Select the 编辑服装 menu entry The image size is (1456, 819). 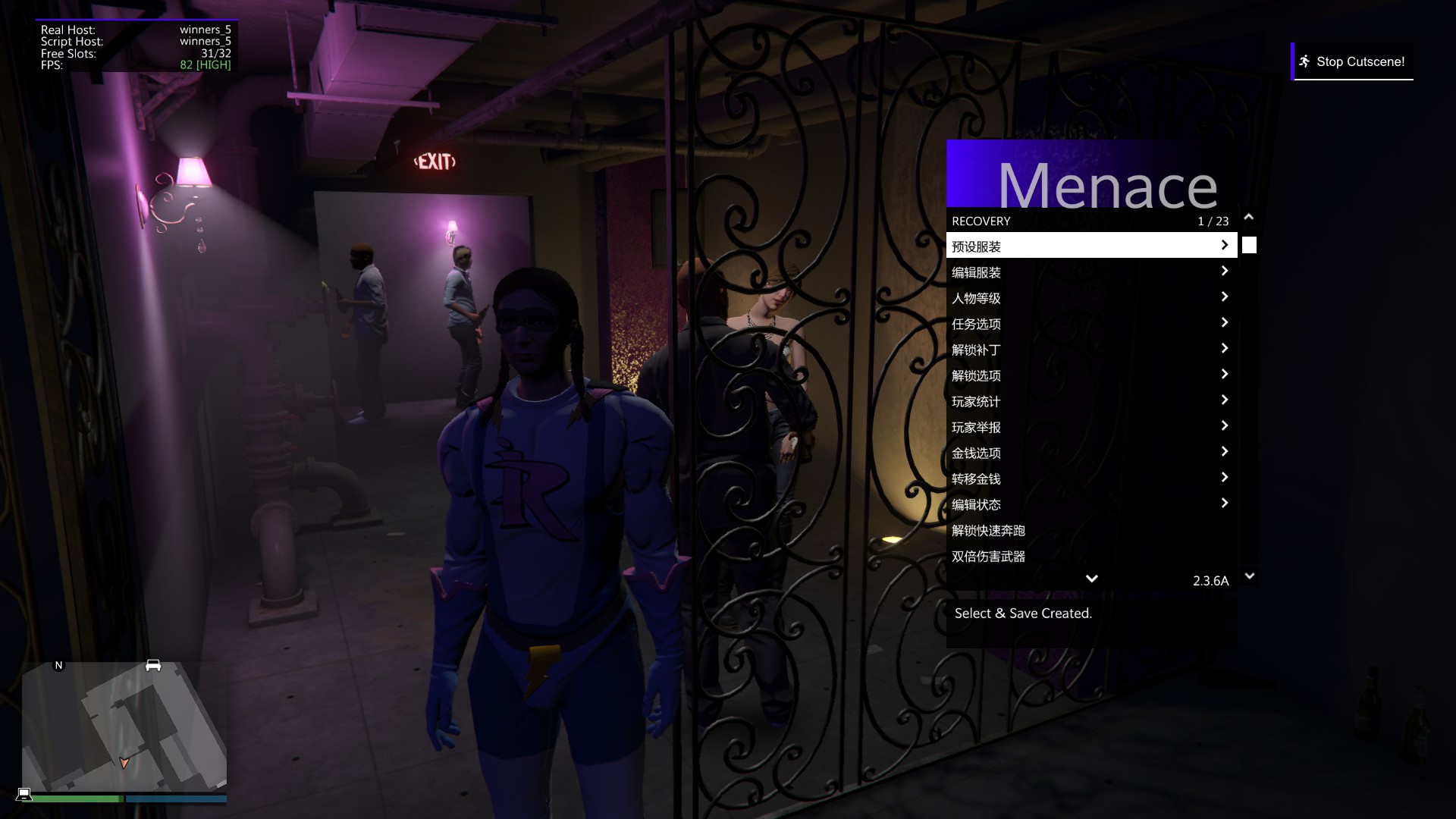[1090, 271]
